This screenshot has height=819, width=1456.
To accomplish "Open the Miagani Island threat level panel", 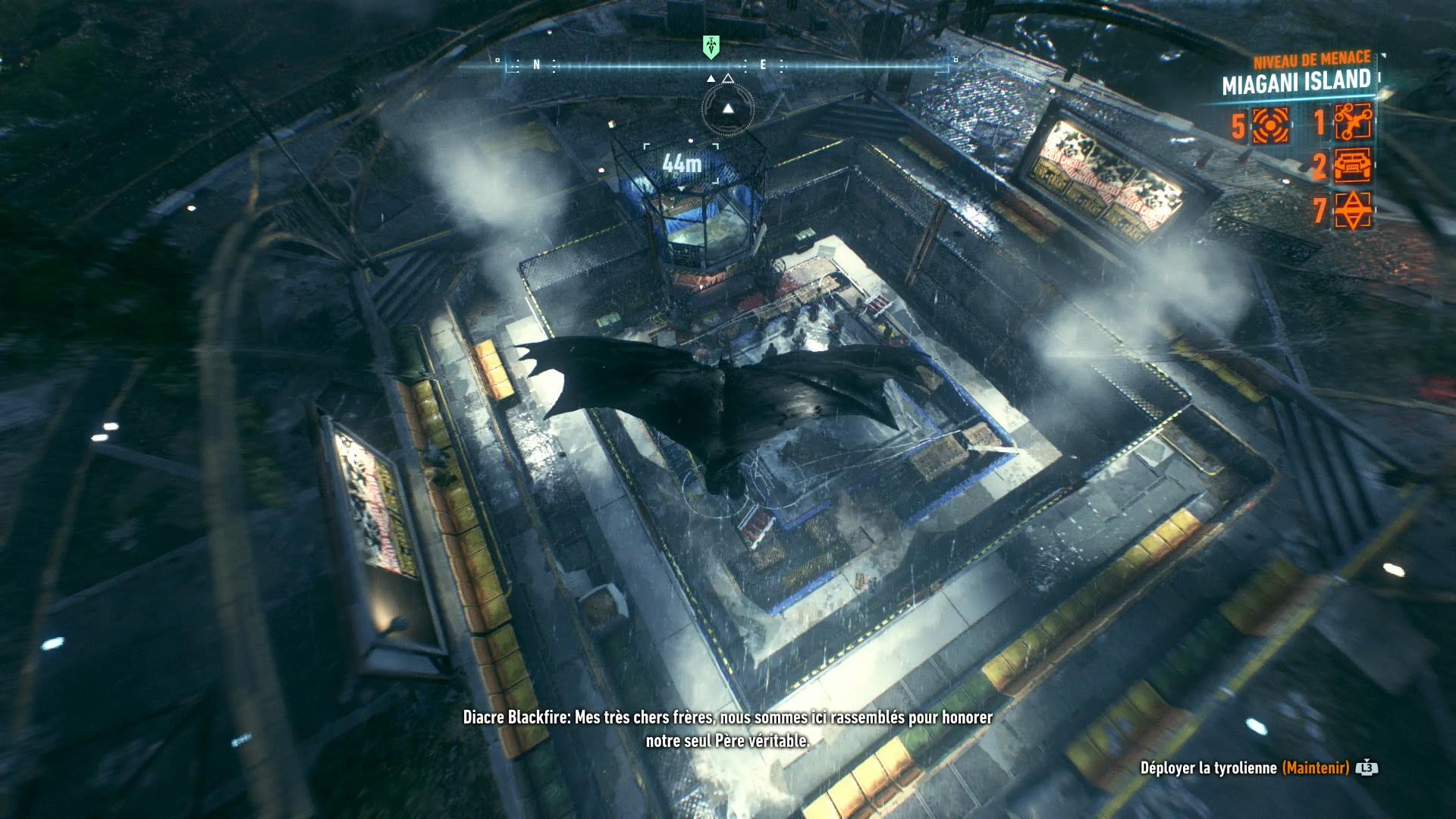I will point(1296,81).
